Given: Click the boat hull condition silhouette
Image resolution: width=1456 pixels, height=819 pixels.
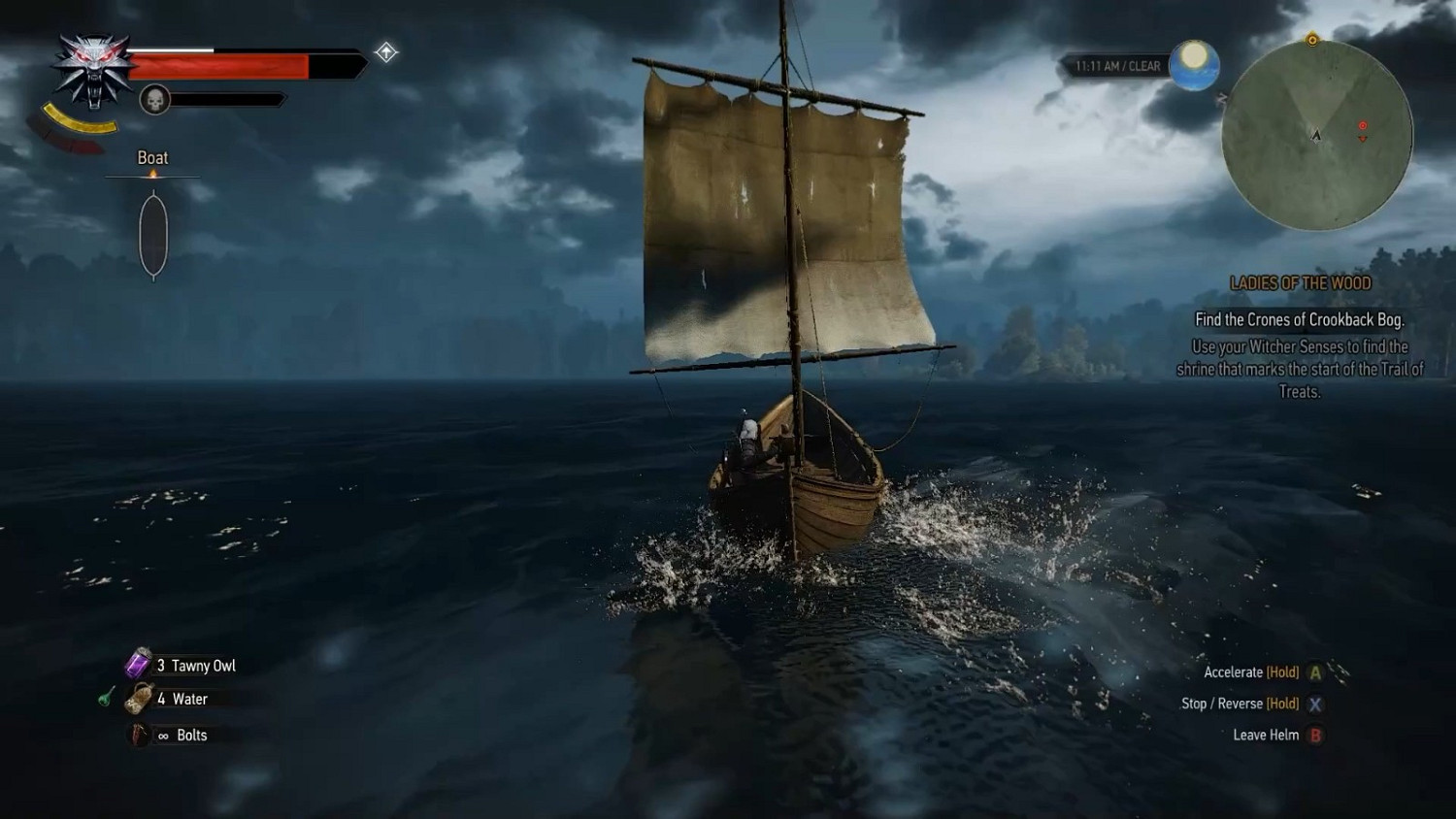Looking at the screenshot, I should point(153,233).
